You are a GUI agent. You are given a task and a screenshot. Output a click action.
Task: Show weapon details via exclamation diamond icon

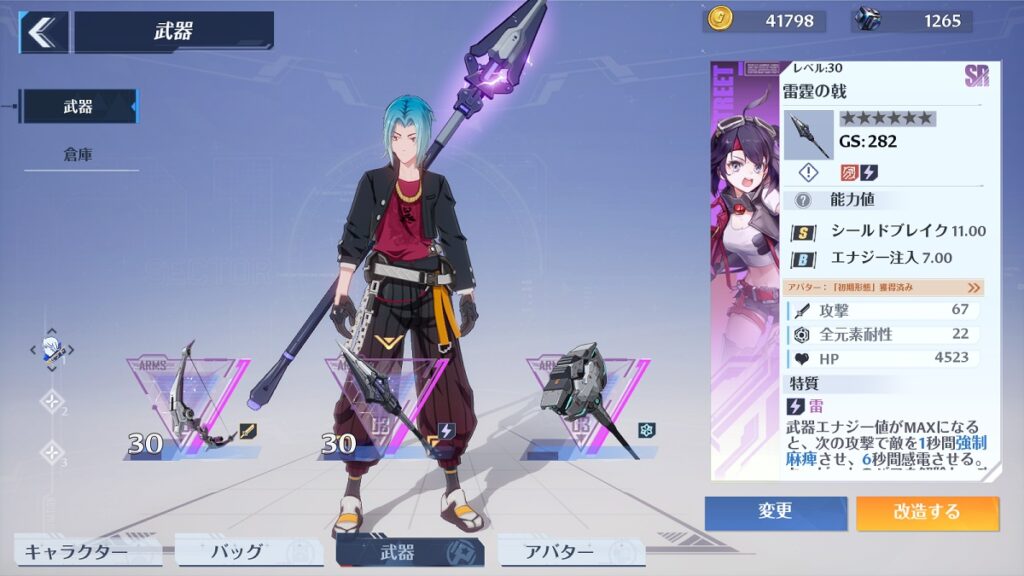810,173
